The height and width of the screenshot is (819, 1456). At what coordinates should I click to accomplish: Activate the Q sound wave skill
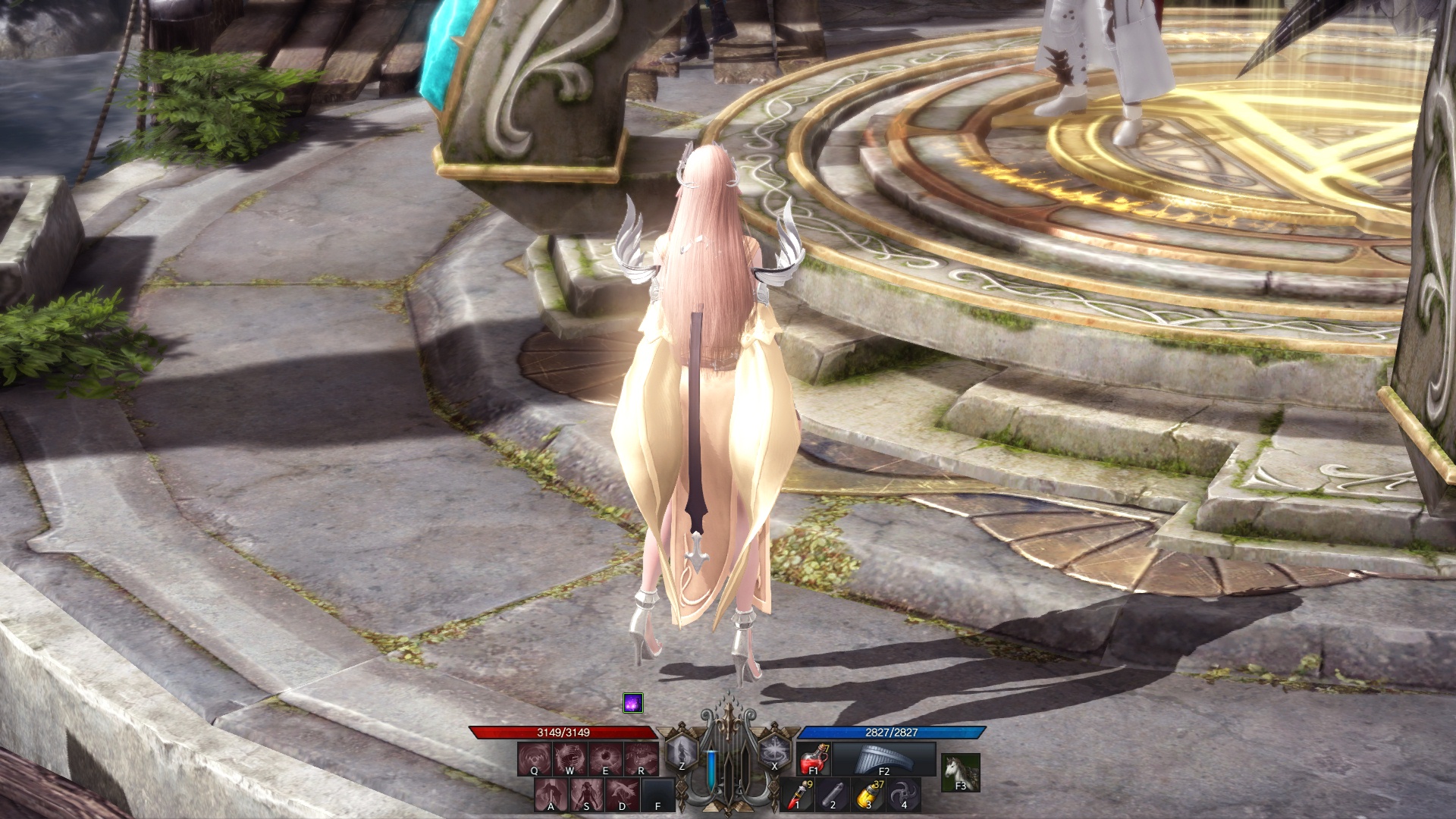(535, 758)
